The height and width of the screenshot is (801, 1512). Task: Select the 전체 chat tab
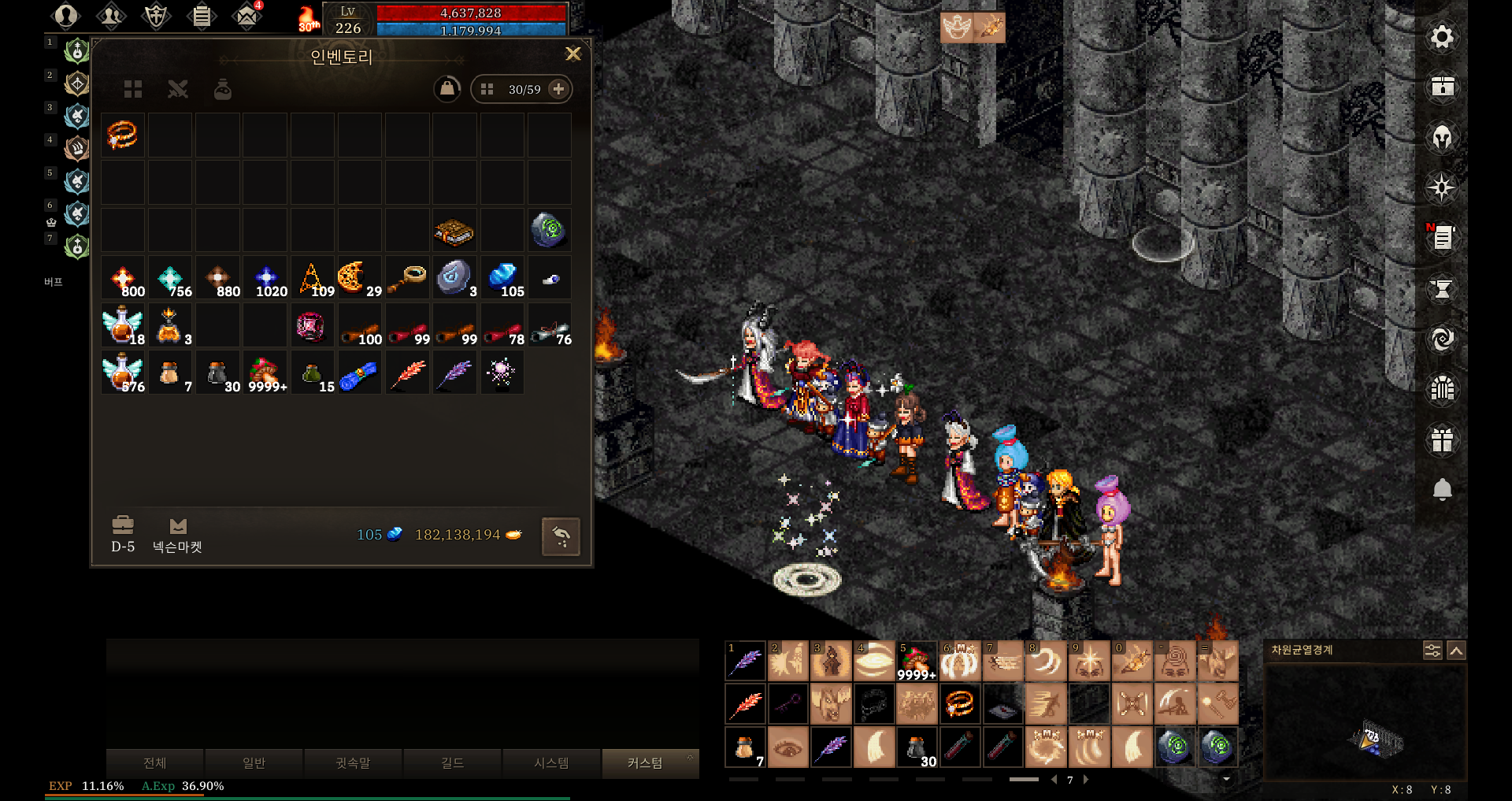(x=155, y=763)
